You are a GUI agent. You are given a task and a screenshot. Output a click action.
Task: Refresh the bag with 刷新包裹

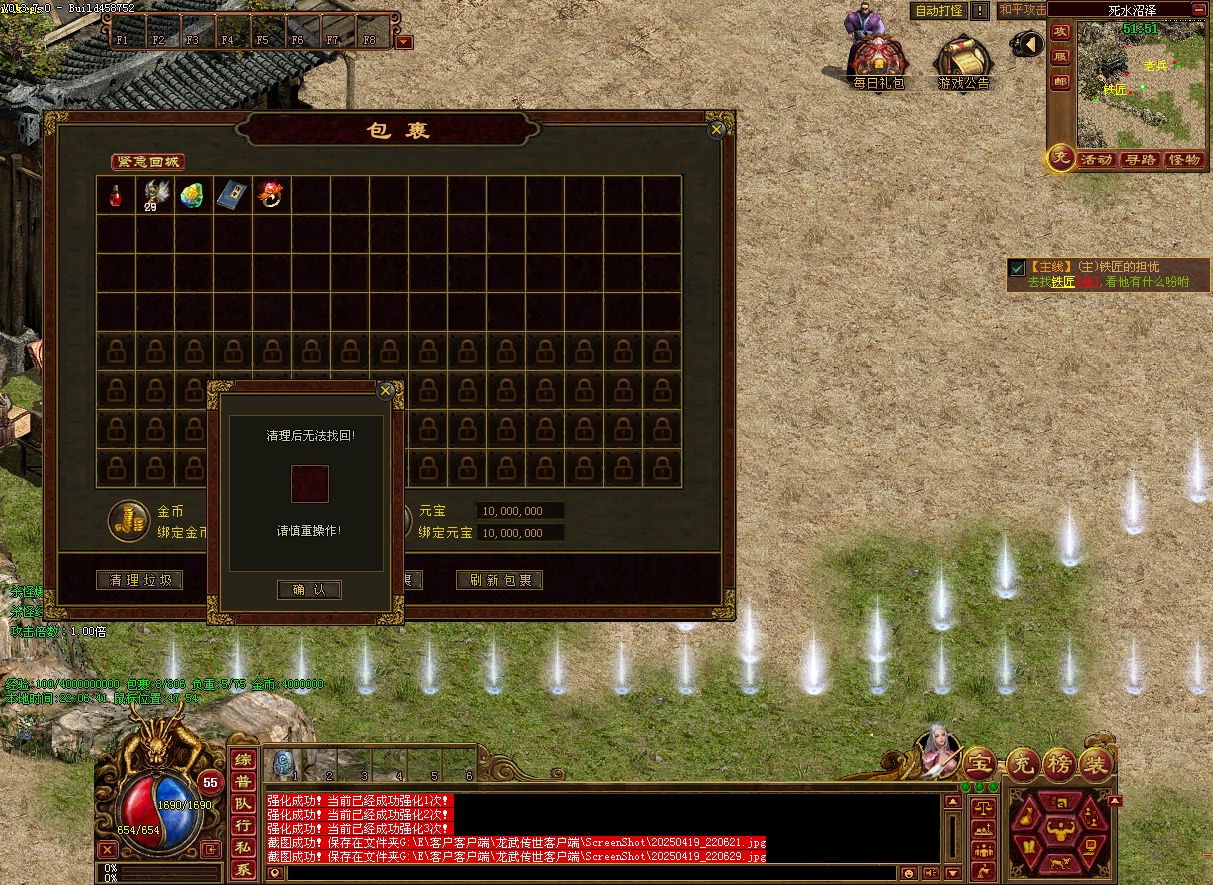tap(499, 580)
